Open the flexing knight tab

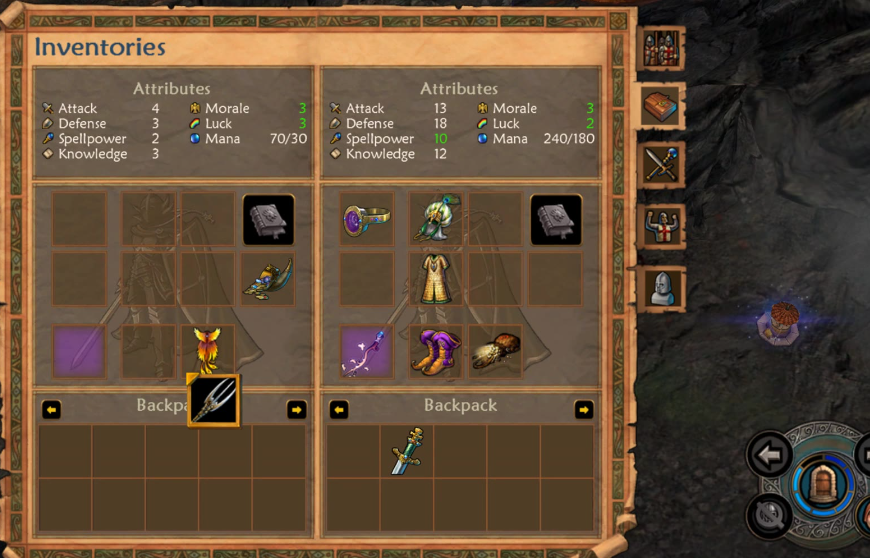pyautogui.click(x=661, y=227)
